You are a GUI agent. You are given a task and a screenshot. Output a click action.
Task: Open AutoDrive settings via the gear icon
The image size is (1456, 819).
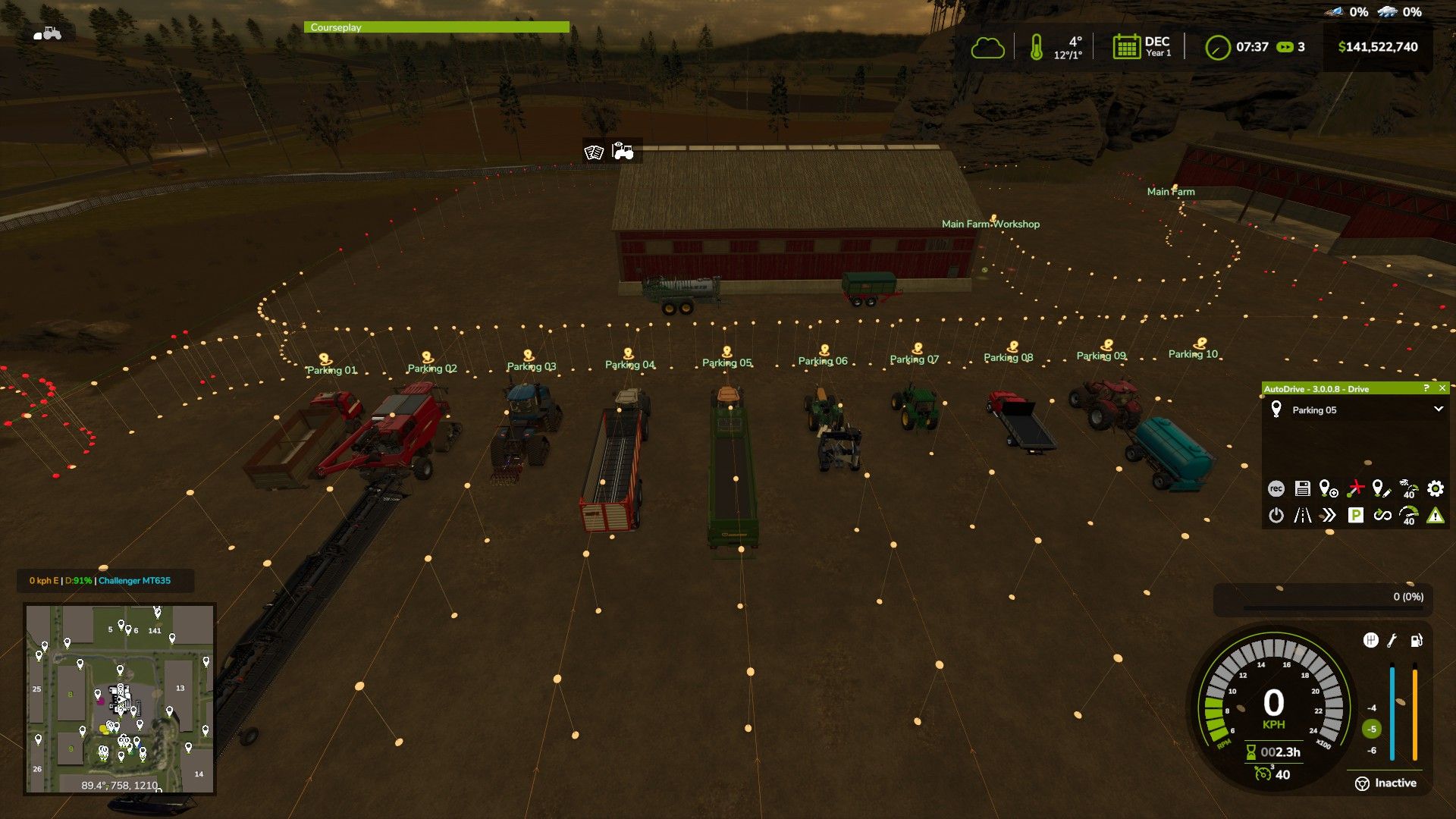click(x=1434, y=489)
